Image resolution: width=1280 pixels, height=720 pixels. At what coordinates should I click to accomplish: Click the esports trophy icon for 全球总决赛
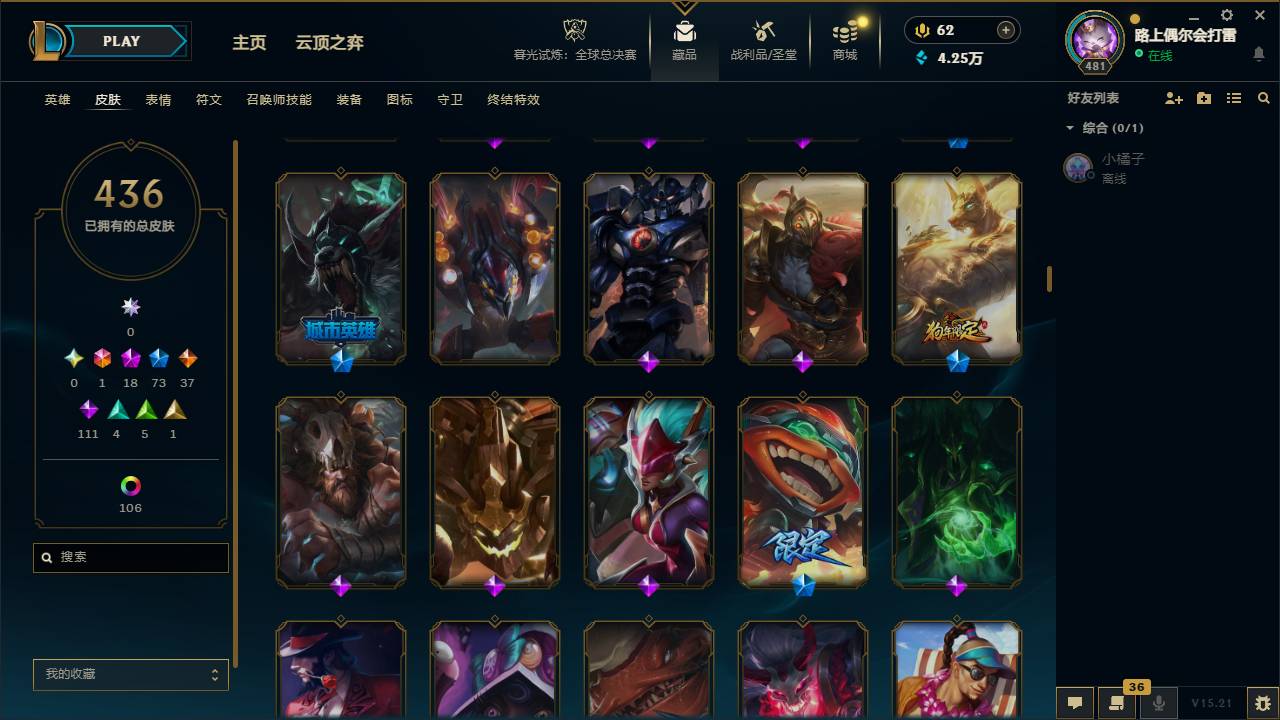point(573,30)
